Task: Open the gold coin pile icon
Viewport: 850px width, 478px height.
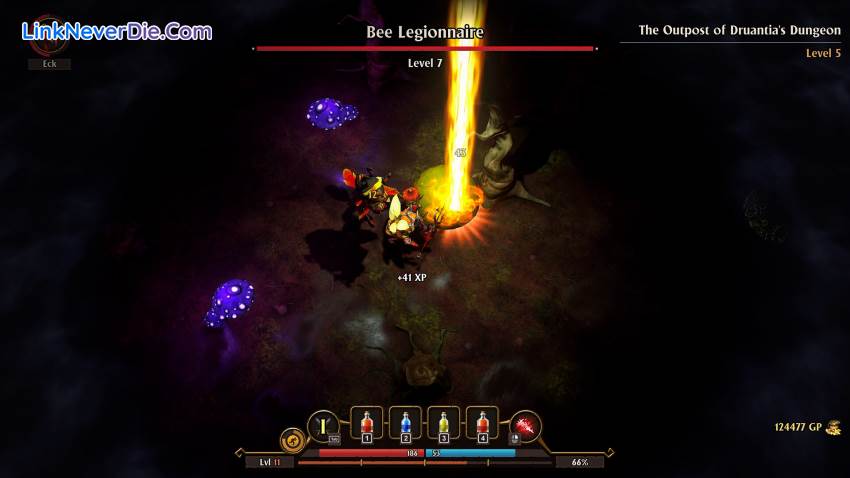Action: click(831, 428)
